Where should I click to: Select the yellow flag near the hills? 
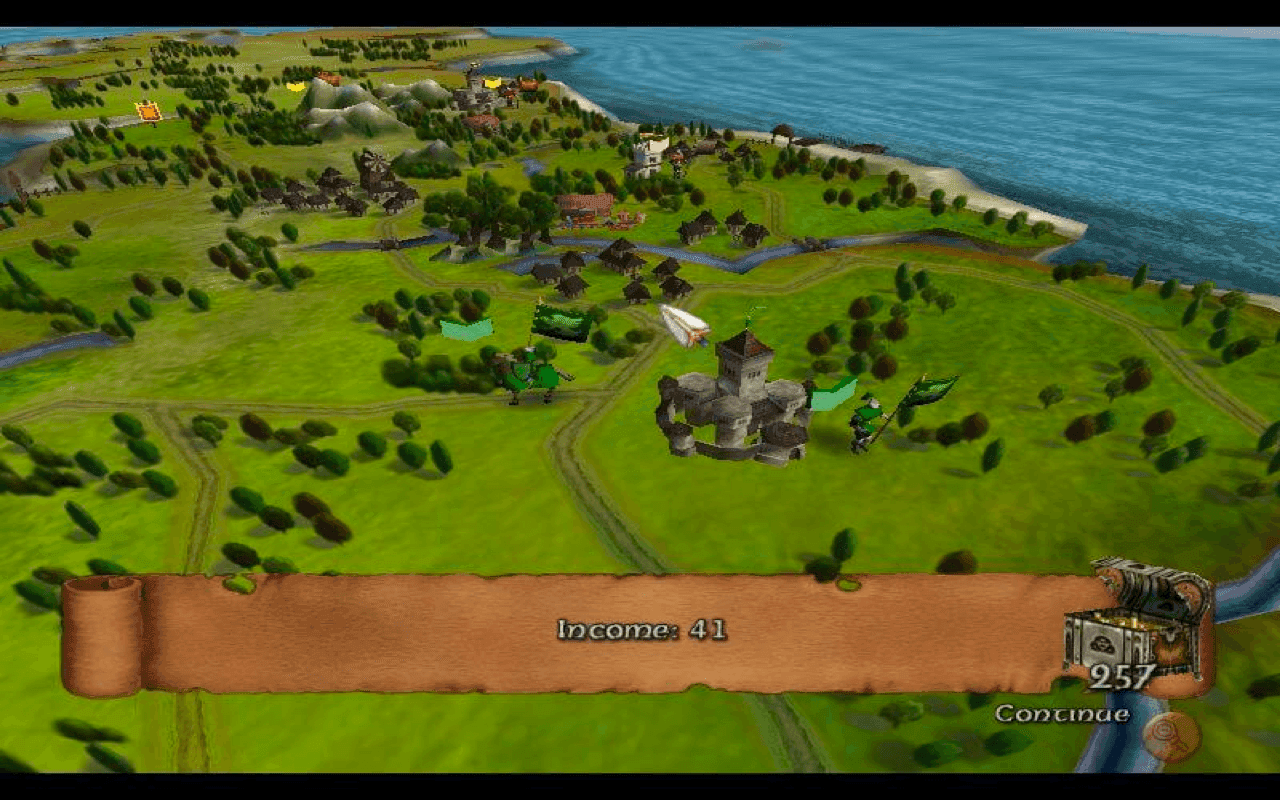295,87
